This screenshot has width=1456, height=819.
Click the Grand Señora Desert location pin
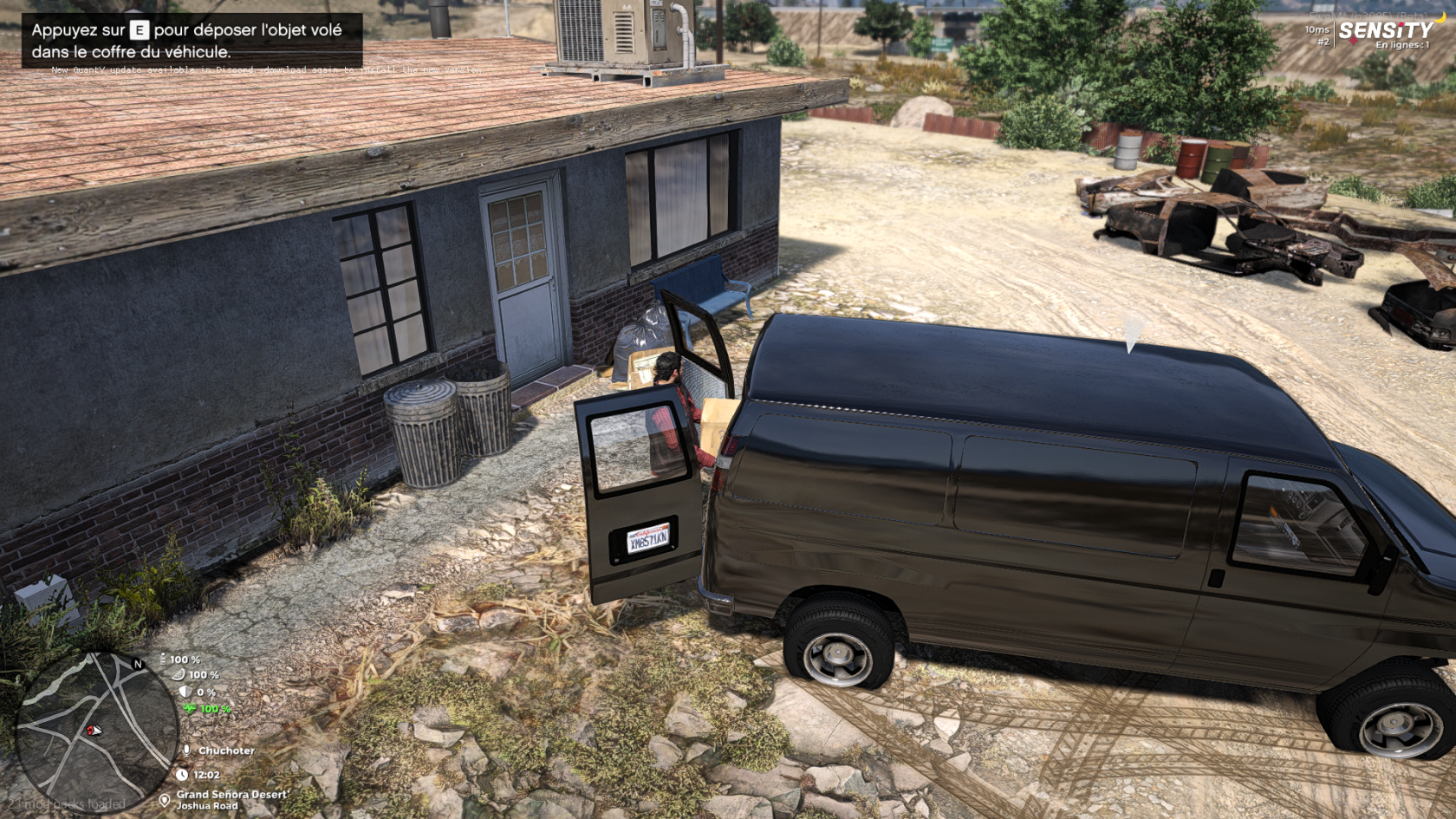click(x=165, y=800)
